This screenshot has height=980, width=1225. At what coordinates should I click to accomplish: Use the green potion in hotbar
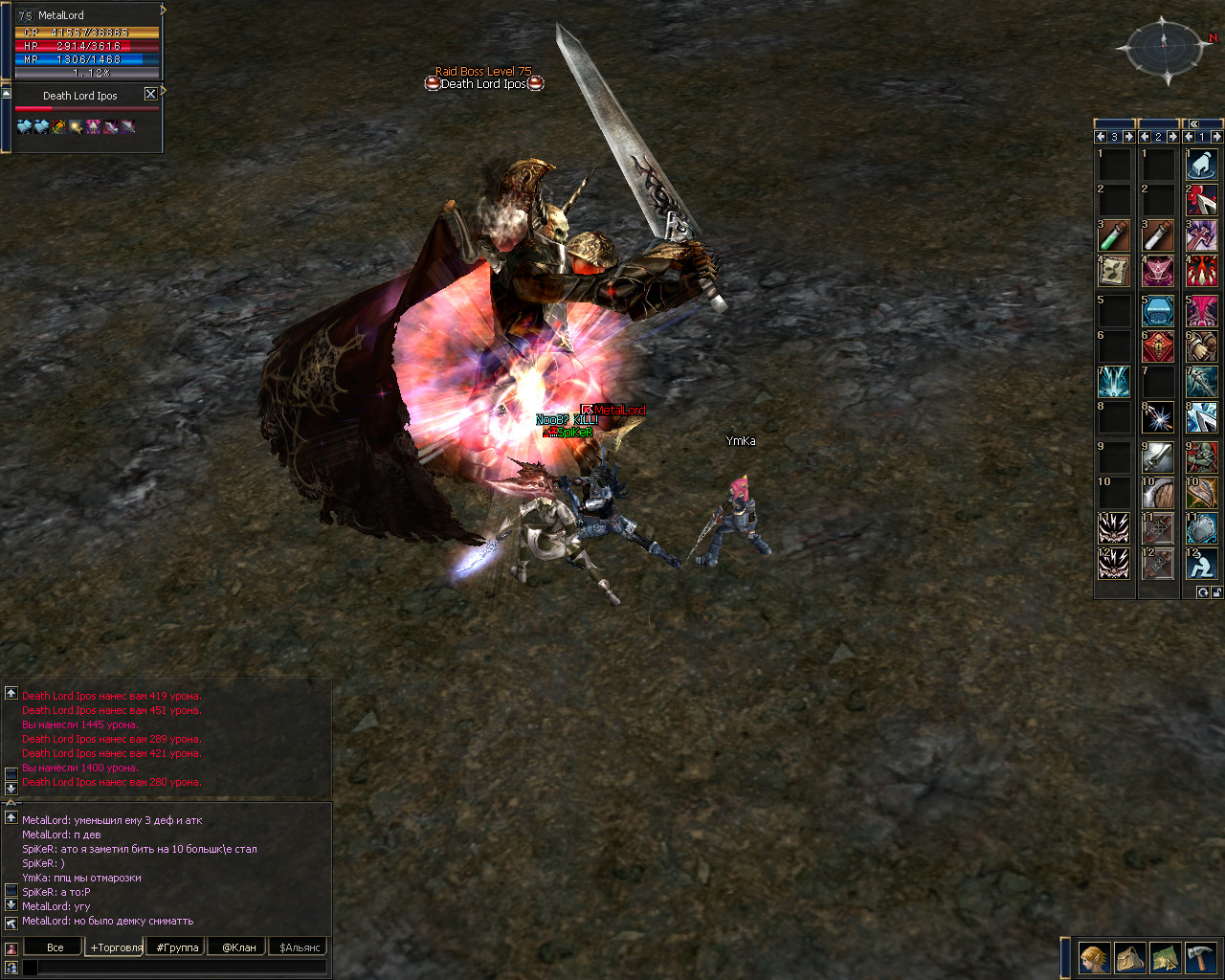click(1113, 235)
